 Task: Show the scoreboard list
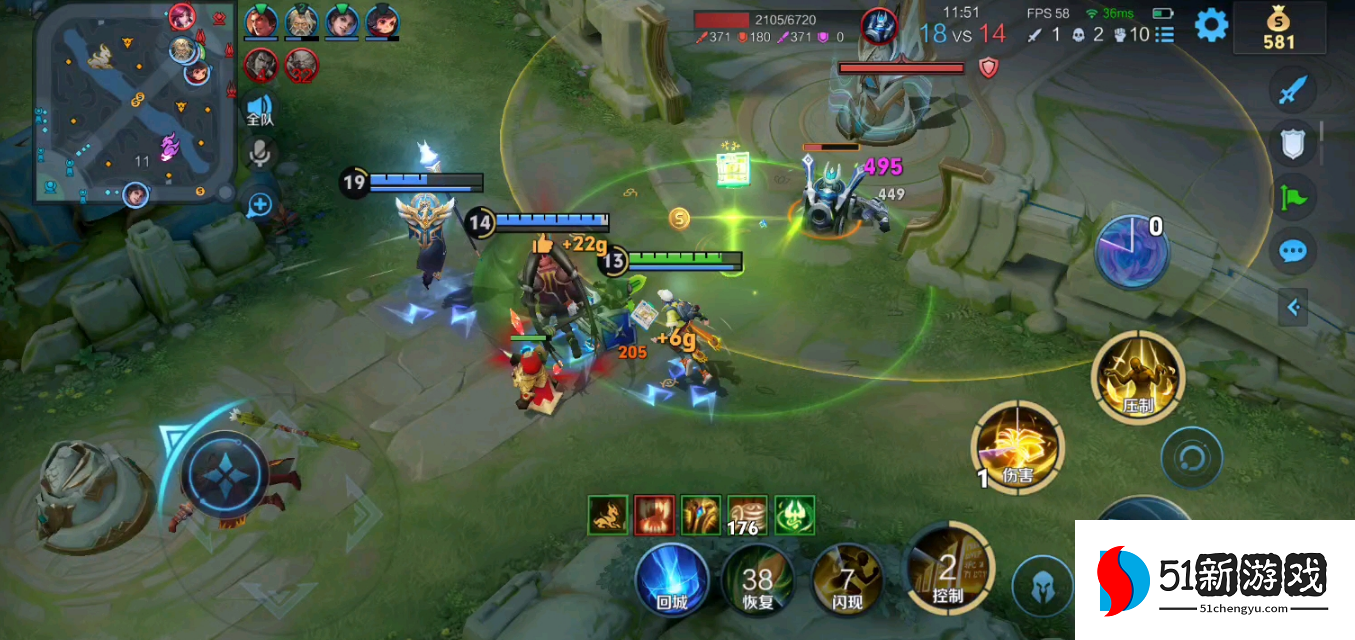coord(1165,35)
